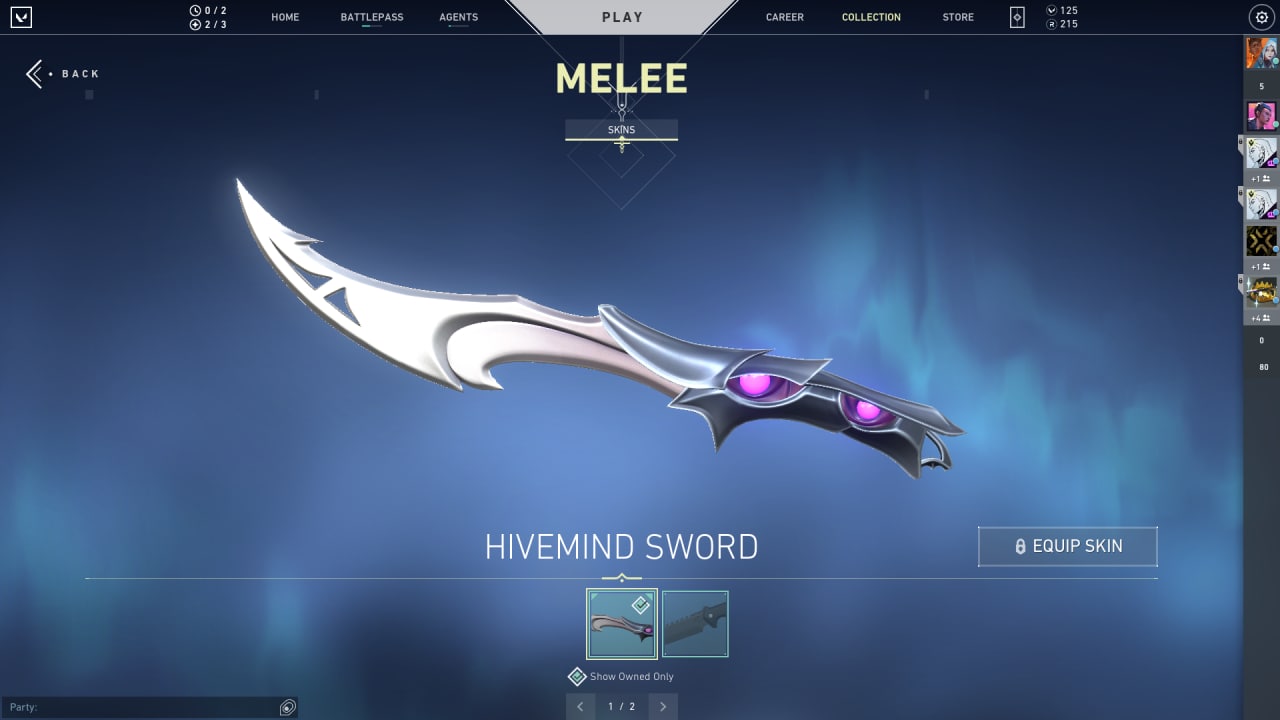Image resolution: width=1280 pixels, height=720 pixels.
Task: Click the page position indicator under variant thumbnails
Action: 621,706
